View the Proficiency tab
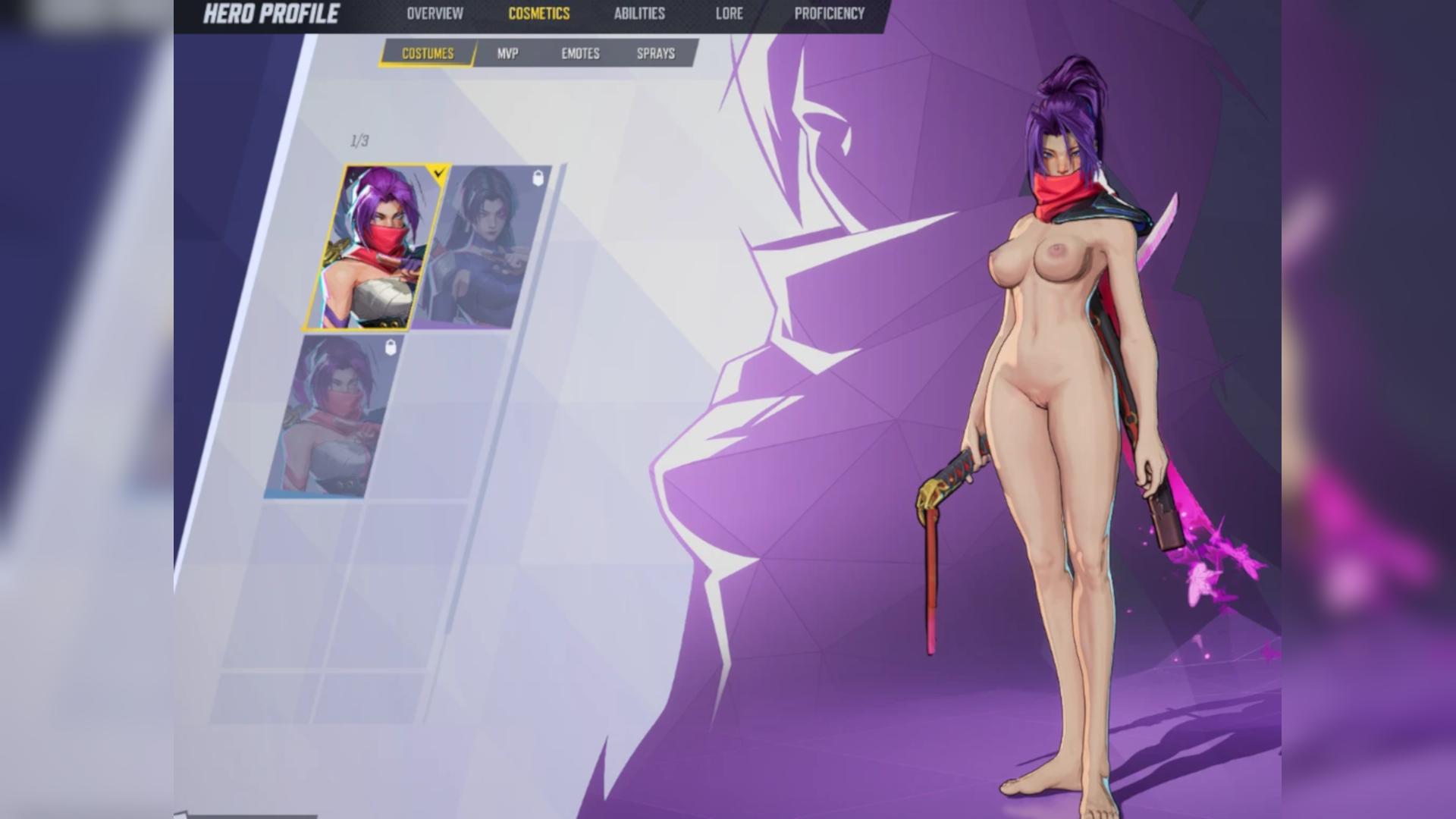 tap(829, 14)
